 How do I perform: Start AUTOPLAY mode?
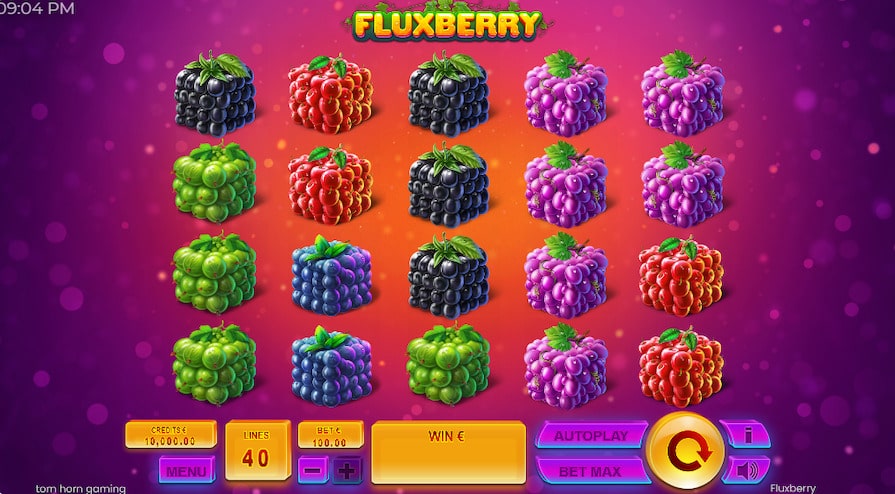coord(589,435)
